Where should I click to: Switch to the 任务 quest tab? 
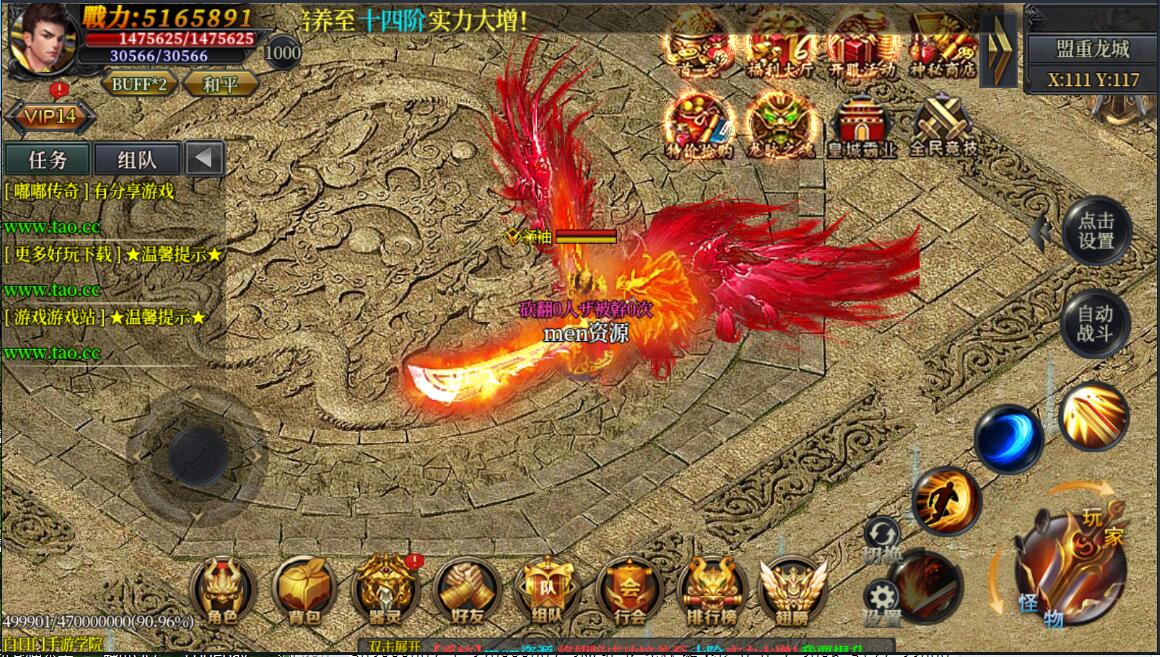pyautogui.click(x=47, y=159)
